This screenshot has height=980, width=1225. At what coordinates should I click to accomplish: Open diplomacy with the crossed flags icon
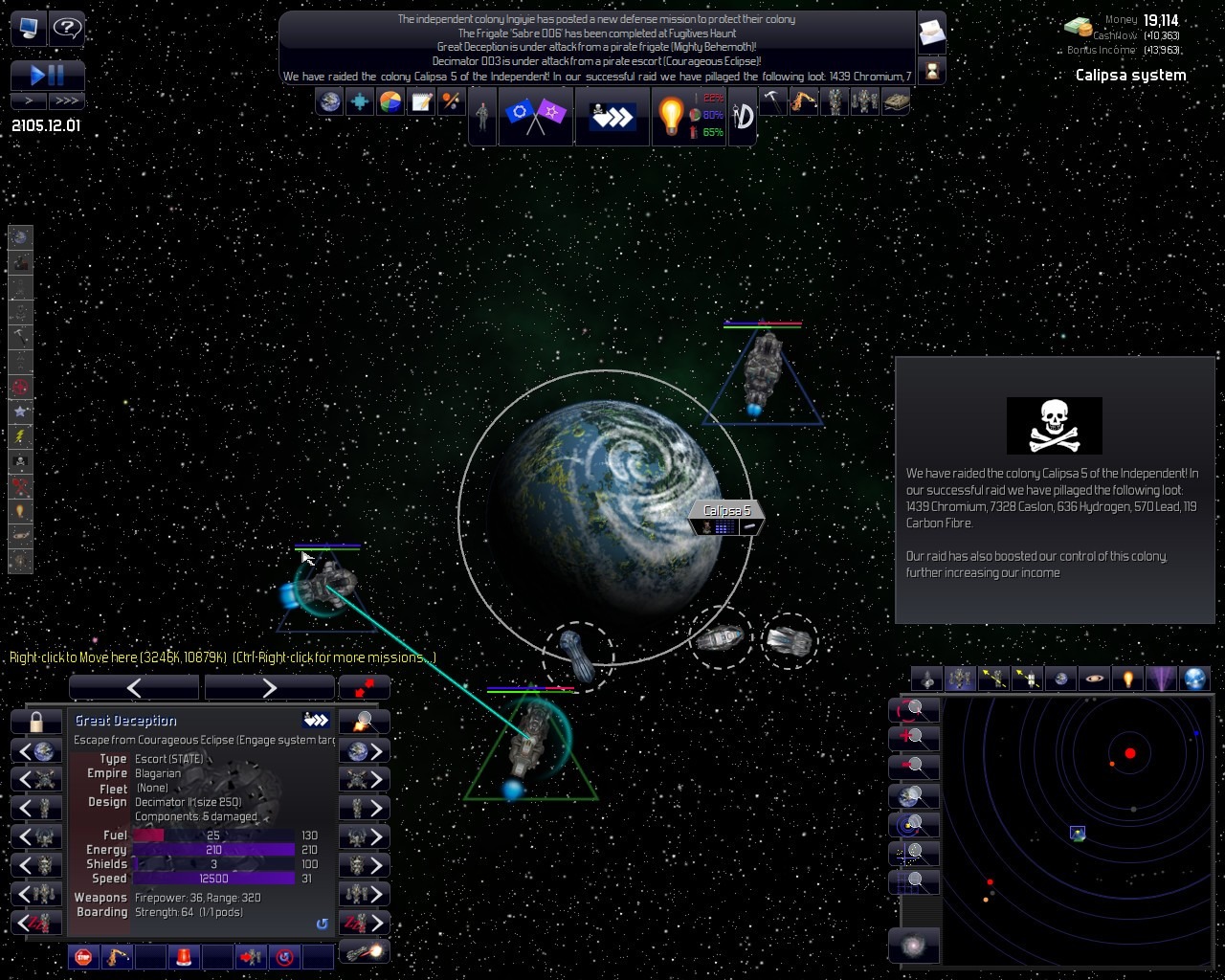[535, 116]
